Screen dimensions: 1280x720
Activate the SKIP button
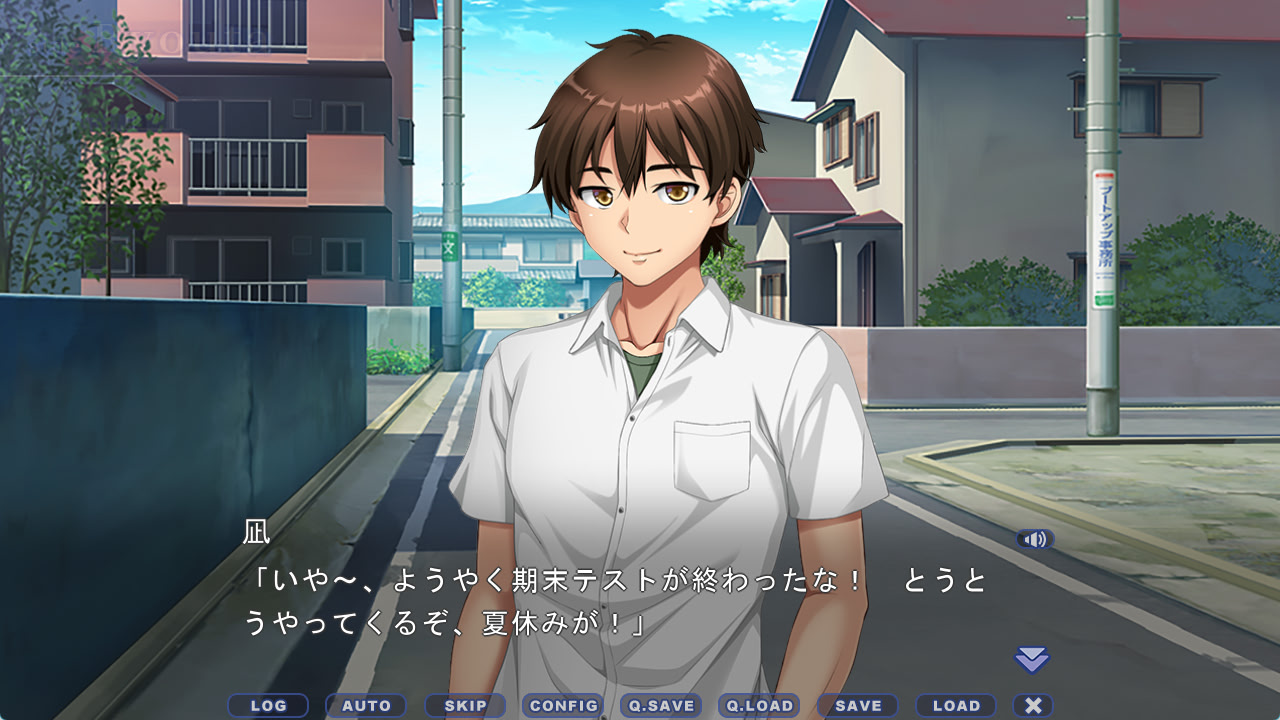coord(465,706)
